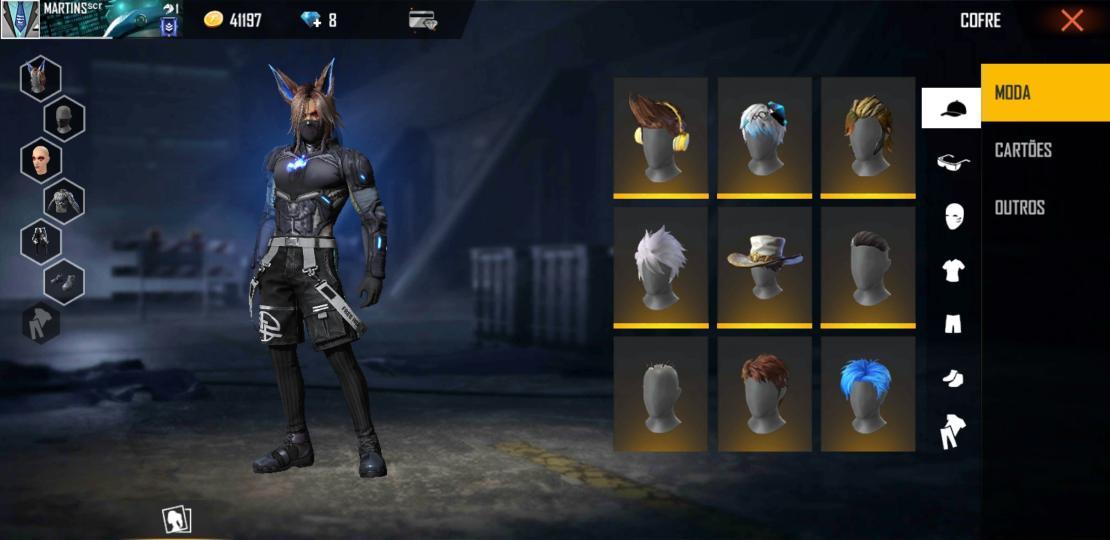Select the cap headwear category

951,108
